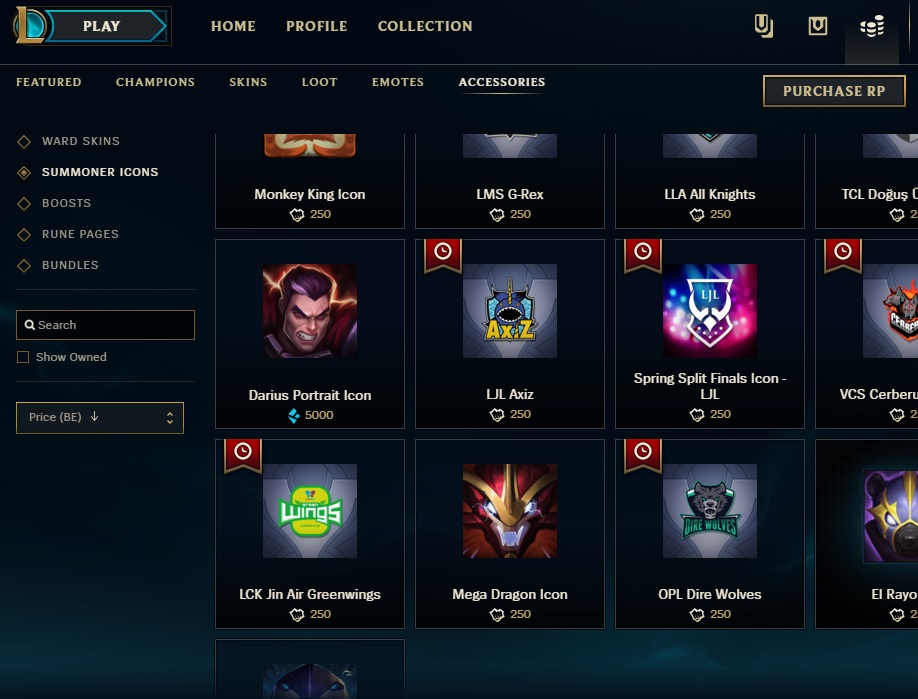Switch to the SKINS tab

point(248,82)
